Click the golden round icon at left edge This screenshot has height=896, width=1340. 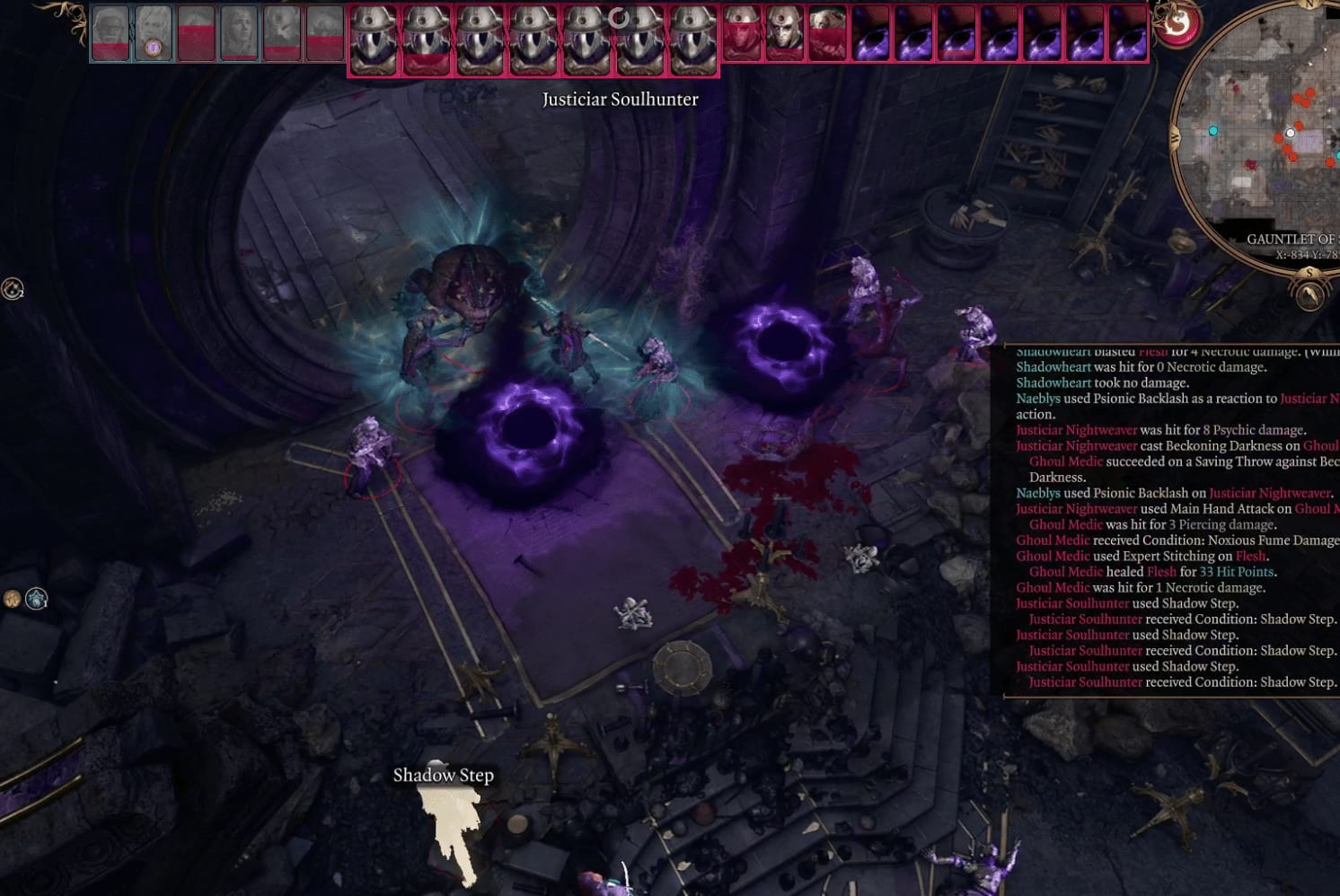[13, 599]
